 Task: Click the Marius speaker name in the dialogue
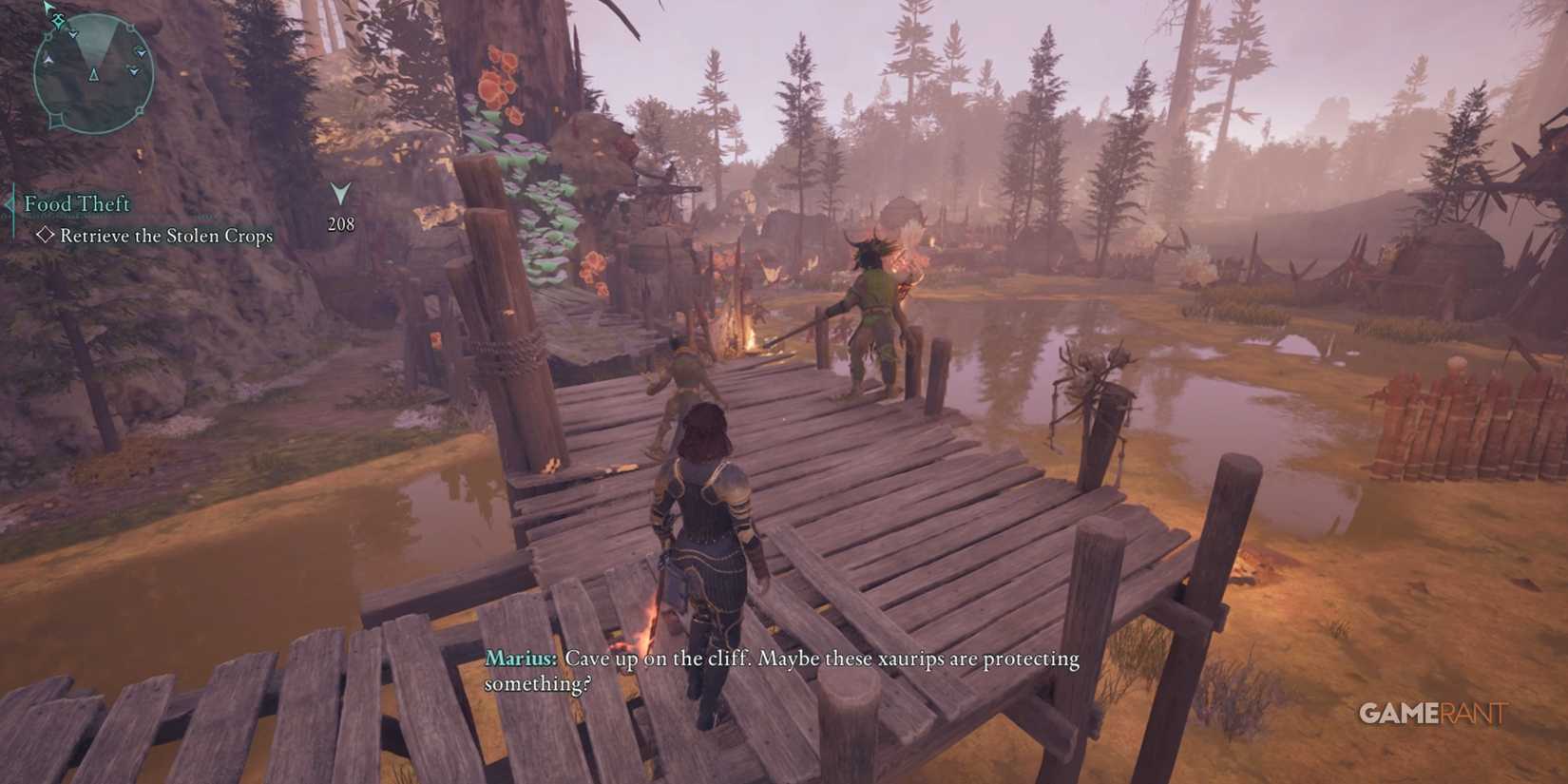click(x=521, y=658)
